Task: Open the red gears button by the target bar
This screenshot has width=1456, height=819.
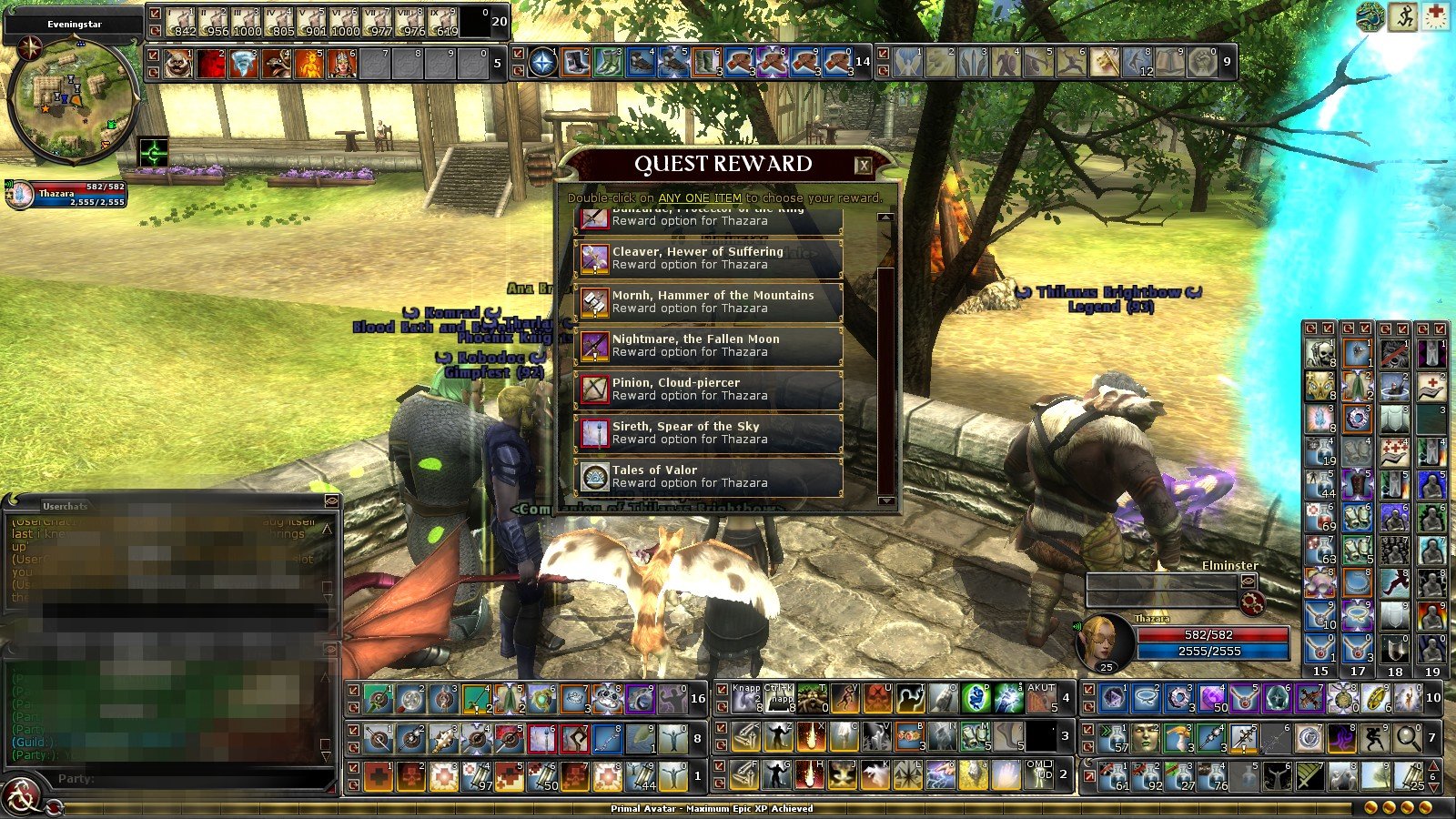Action: pos(1252,602)
